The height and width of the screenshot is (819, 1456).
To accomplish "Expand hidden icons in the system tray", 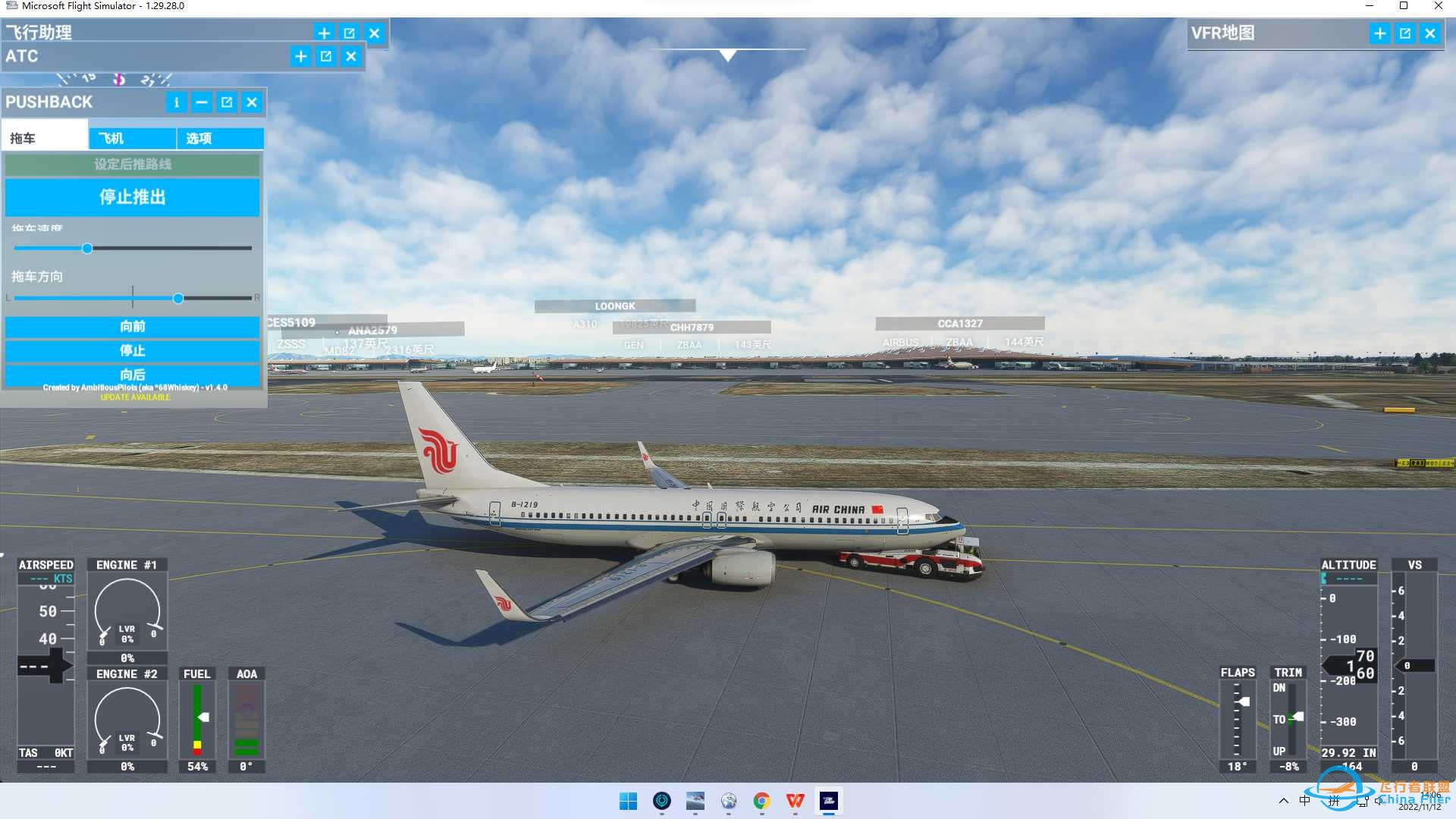I will click(x=1283, y=802).
